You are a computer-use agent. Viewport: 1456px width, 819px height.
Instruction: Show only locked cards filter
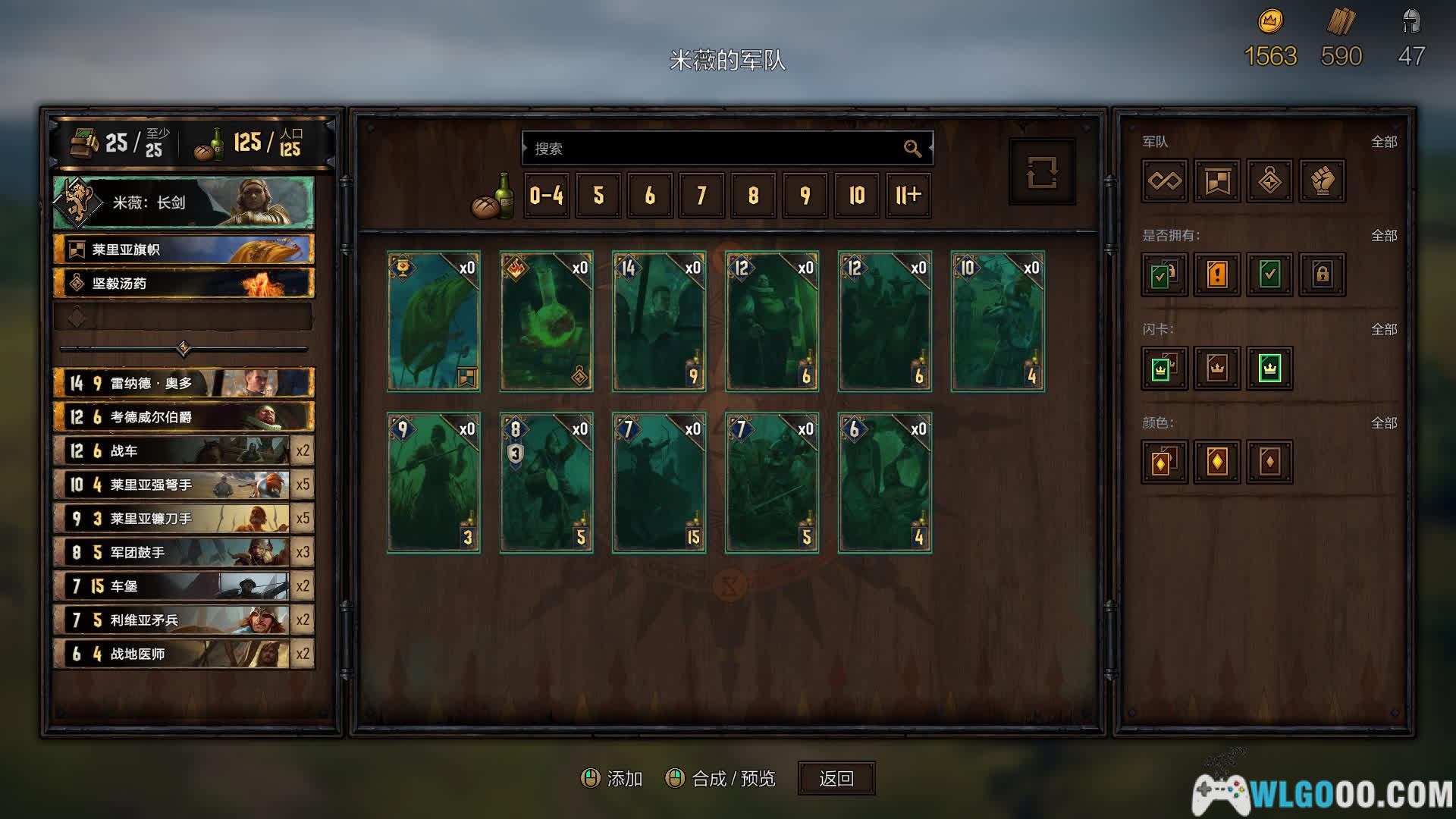click(x=1323, y=275)
